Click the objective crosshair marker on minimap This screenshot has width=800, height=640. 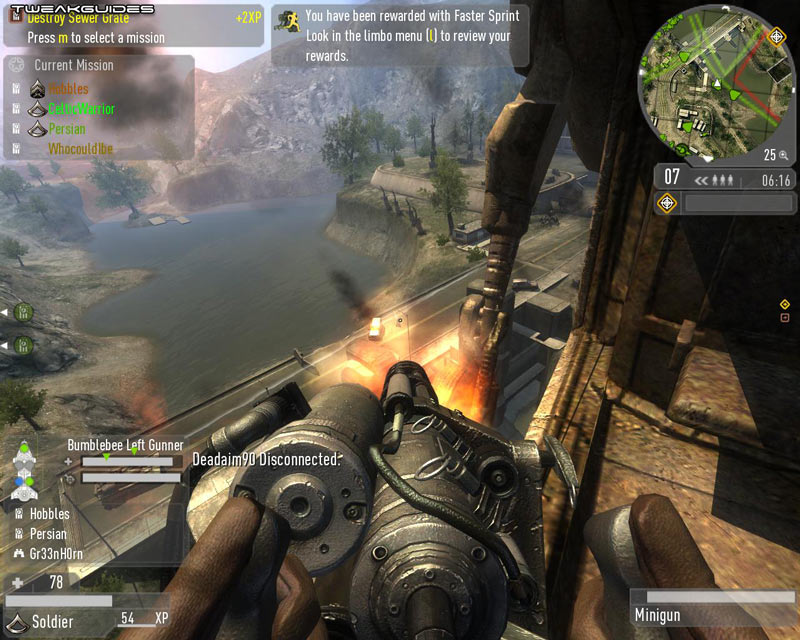click(776, 37)
